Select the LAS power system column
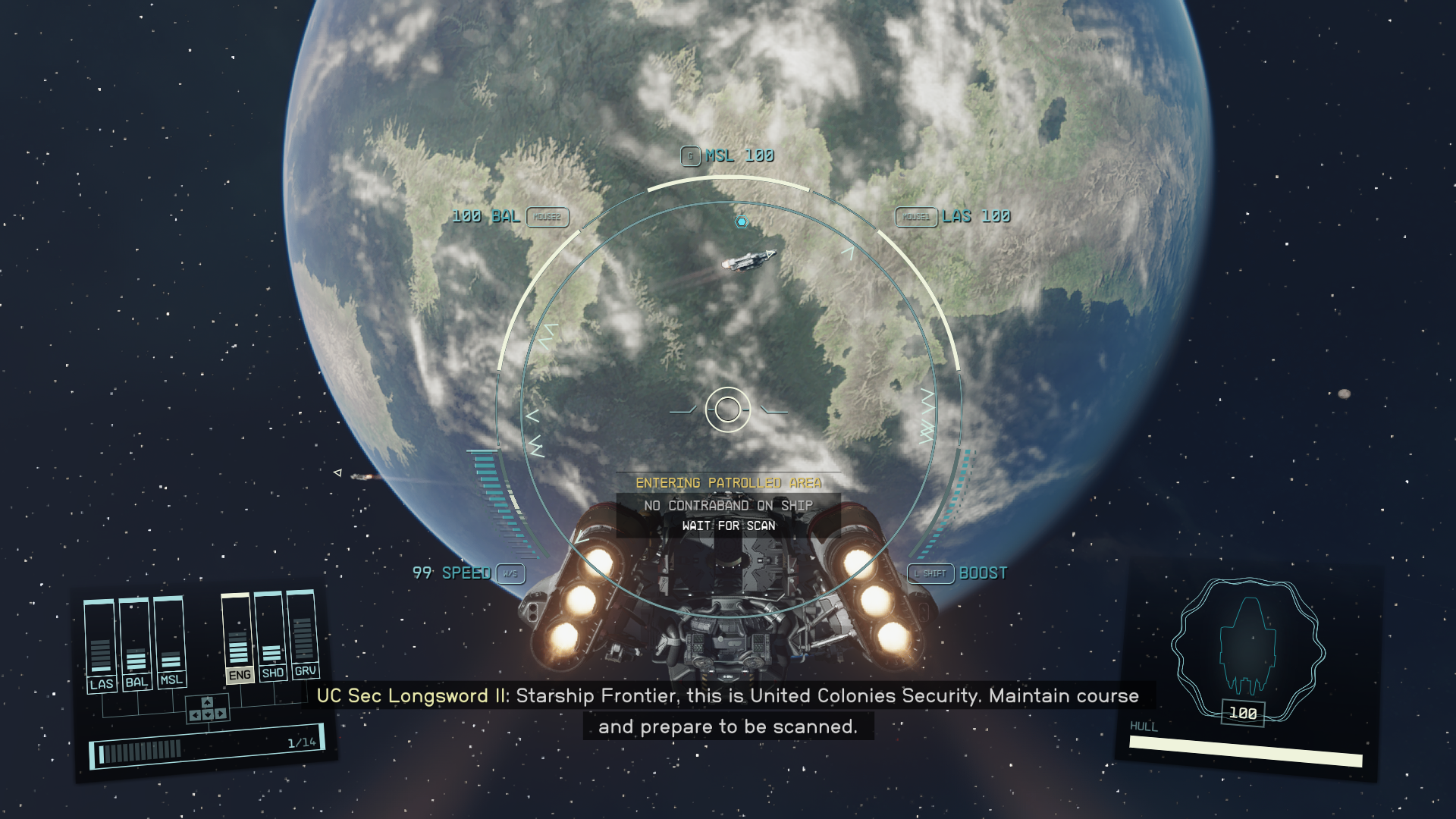The width and height of the screenshot is (1456, 819). pyautogui.click(x=100, y=645)
